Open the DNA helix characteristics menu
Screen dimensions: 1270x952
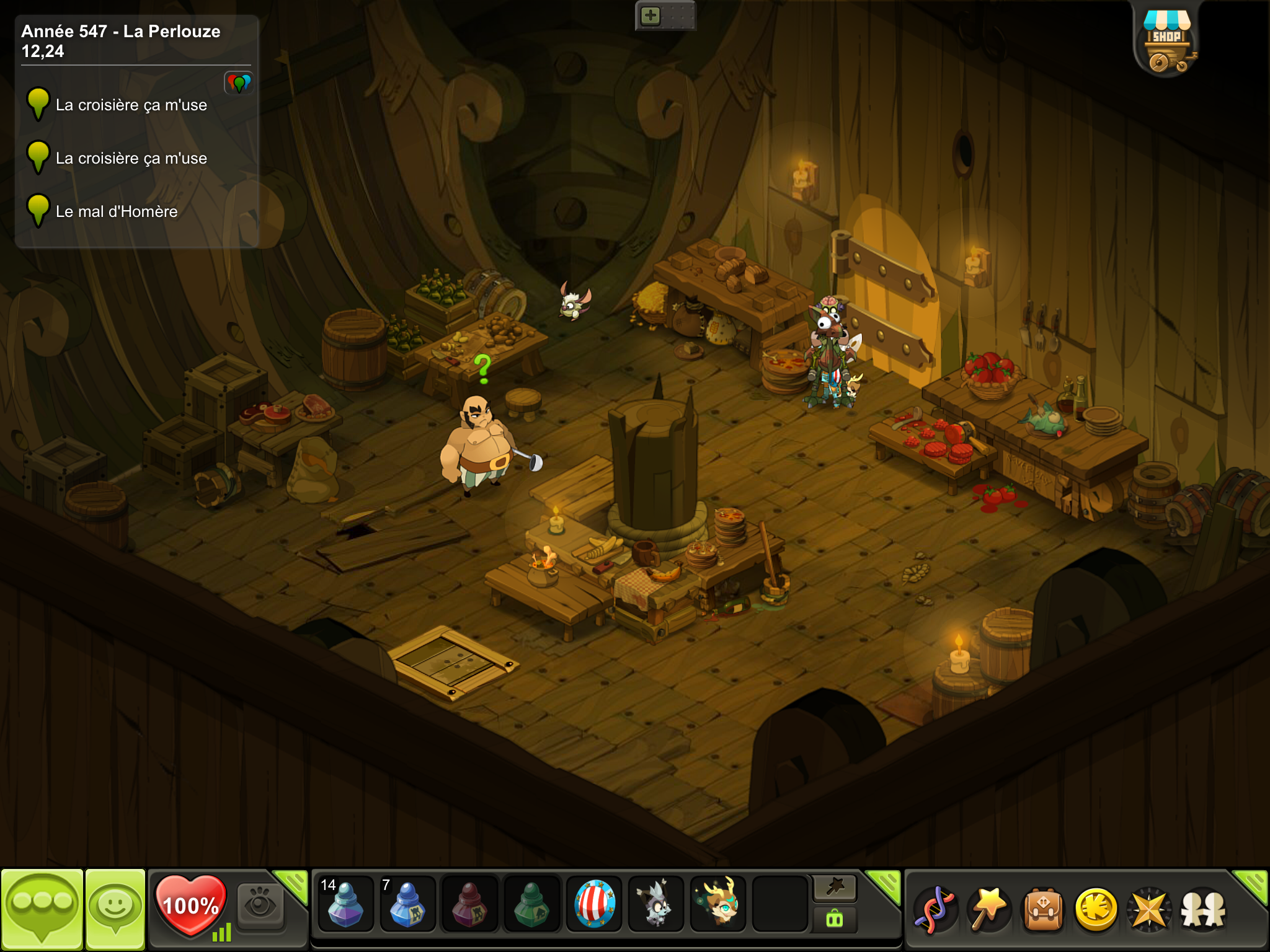tap(935, 910)
